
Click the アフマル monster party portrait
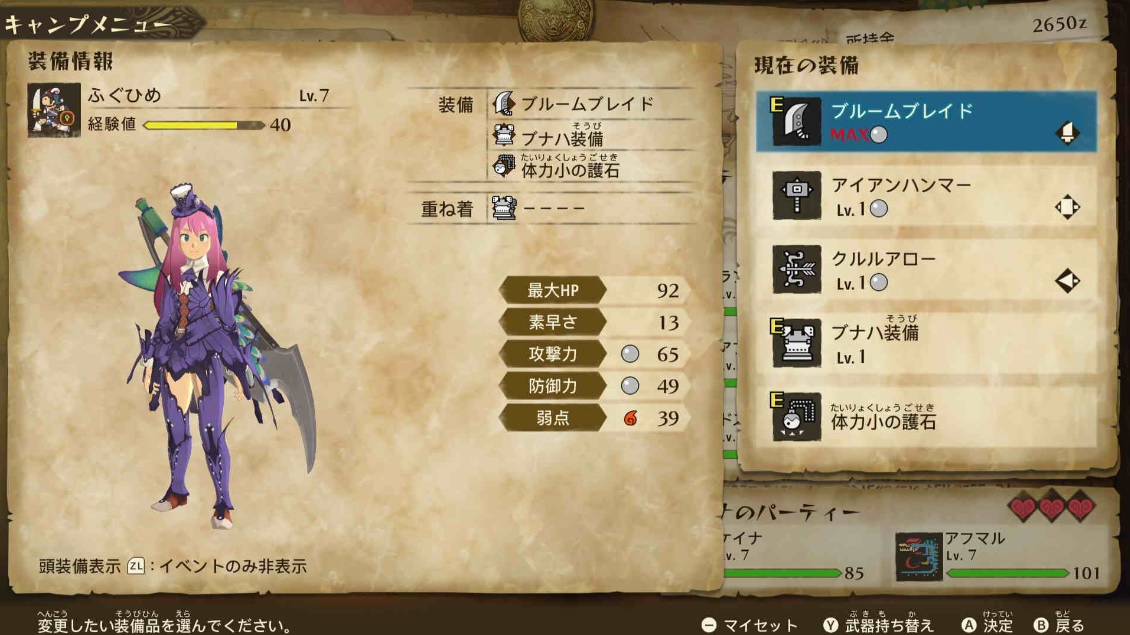(x=918, y=557)
